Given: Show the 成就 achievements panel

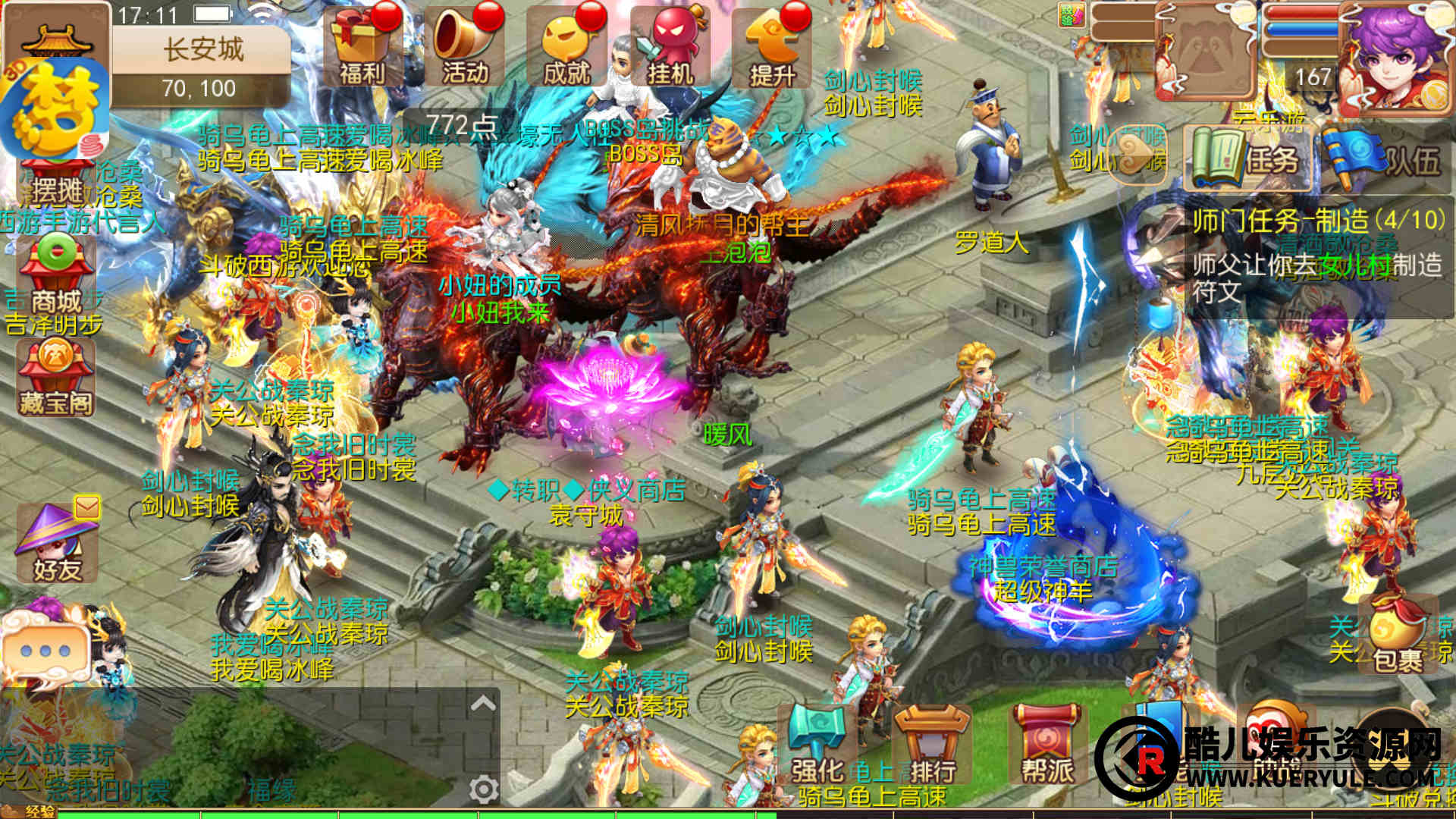Looking at the screenshot, I should [566, 47].
